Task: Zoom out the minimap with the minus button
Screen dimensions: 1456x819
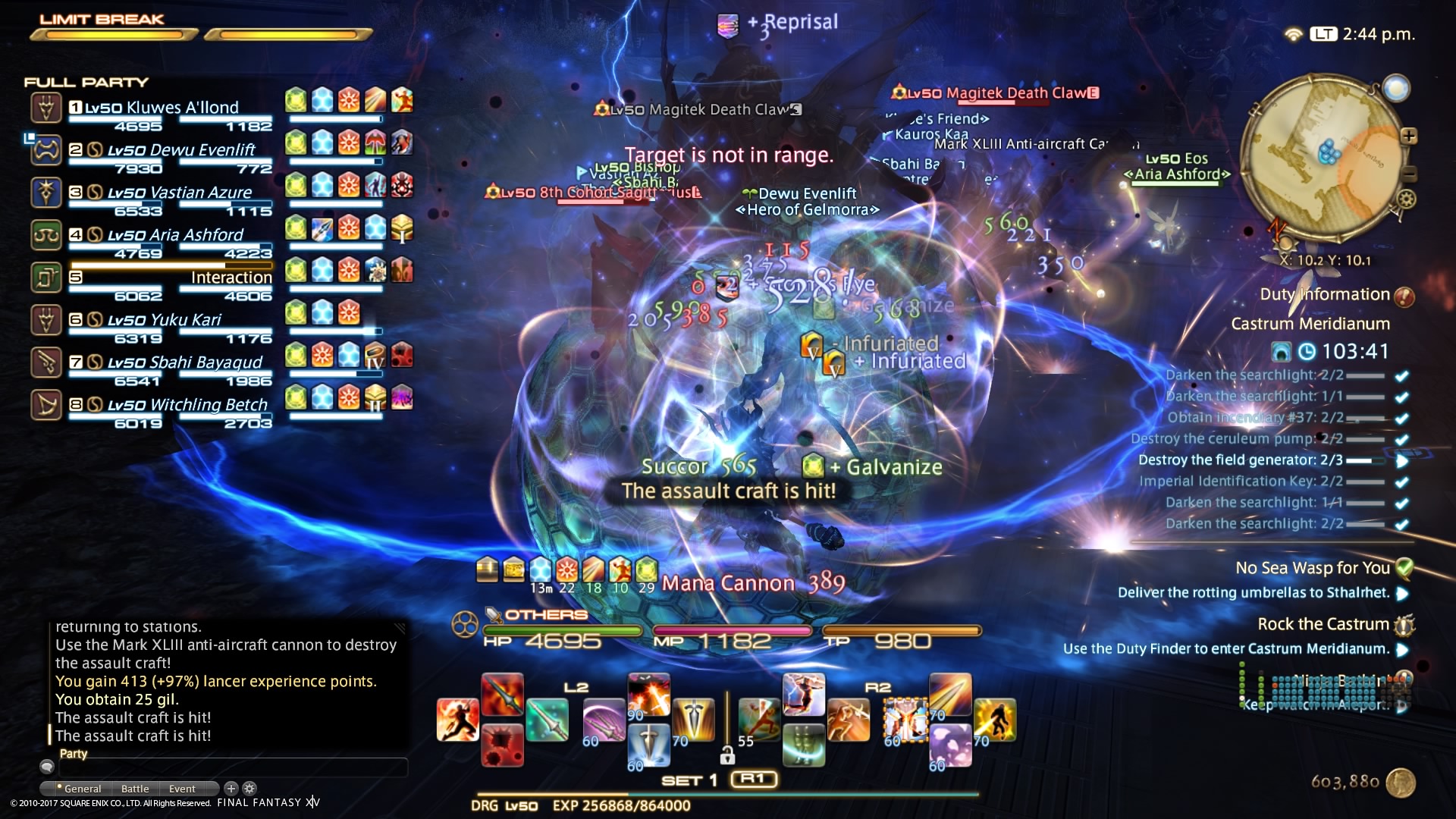Action: pos(1409,173)
